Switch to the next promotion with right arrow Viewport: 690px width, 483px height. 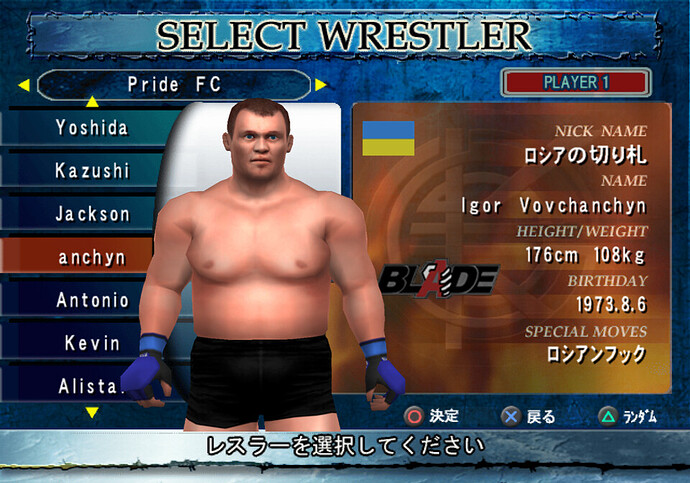coord(321,85)
